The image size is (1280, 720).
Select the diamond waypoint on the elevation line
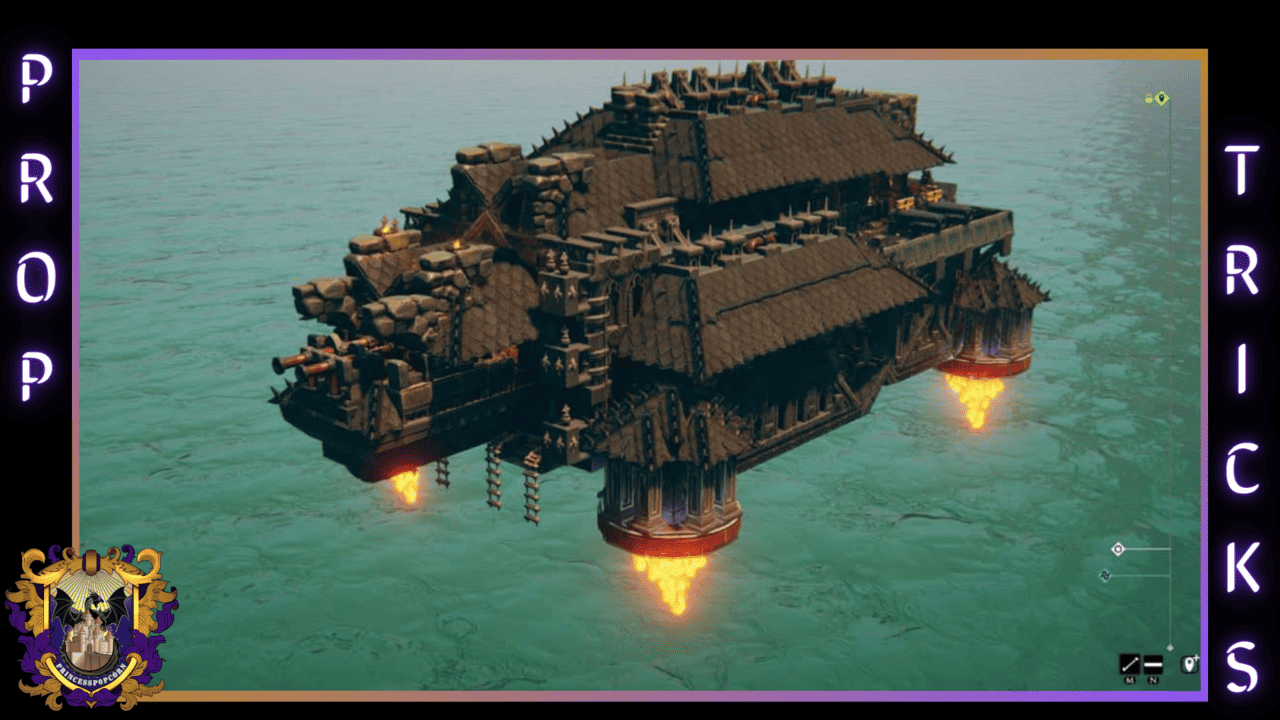tap(1118, 548)
